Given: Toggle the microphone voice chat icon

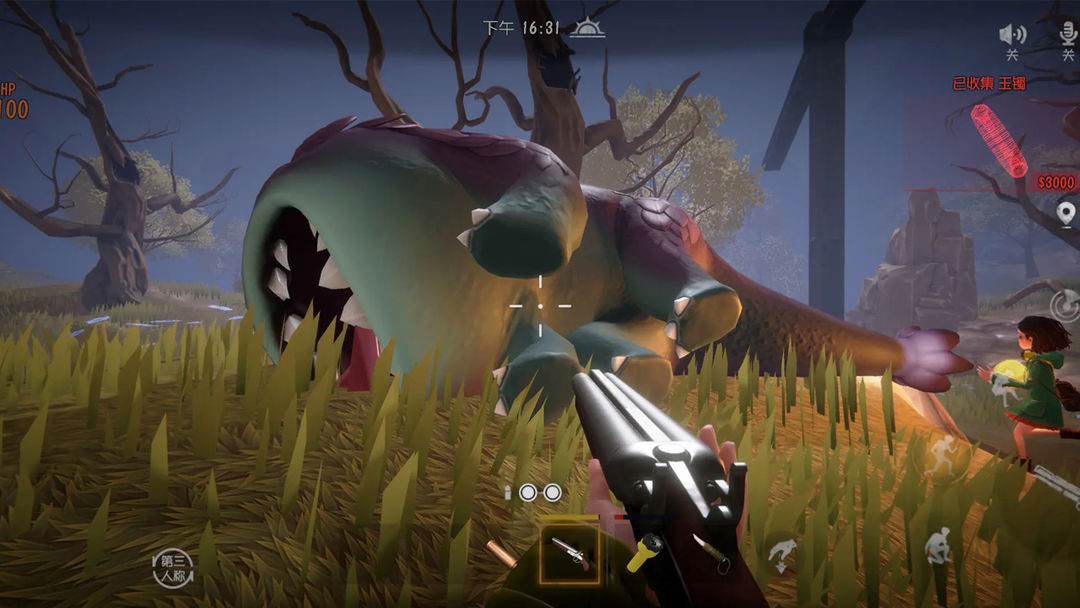Looking at the screenshot, I should [x=1070, y=34].
